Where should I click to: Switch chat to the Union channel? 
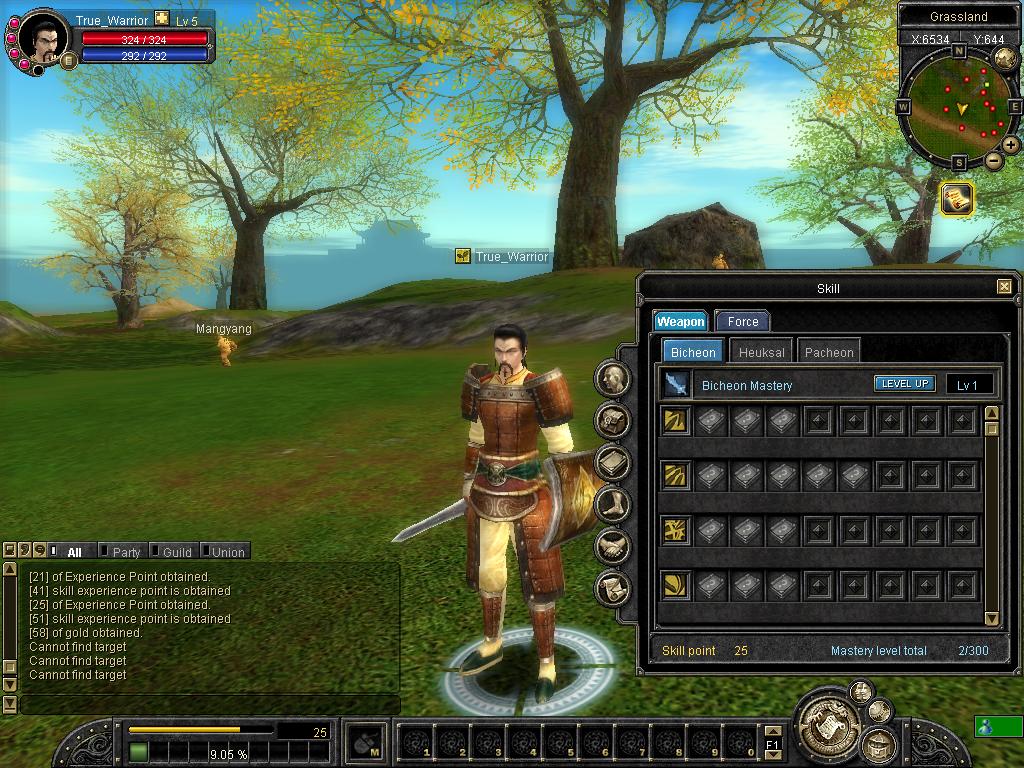[228, 552]
